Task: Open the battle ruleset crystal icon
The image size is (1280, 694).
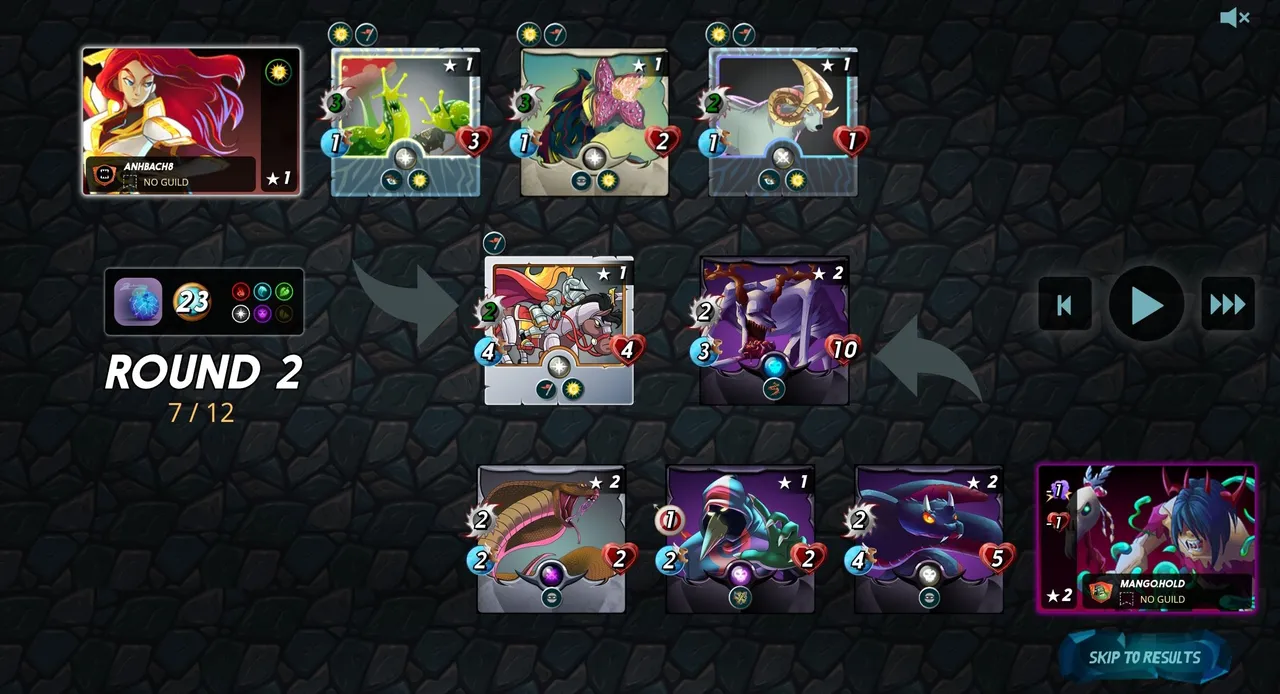Action: (x=138, y=302)
